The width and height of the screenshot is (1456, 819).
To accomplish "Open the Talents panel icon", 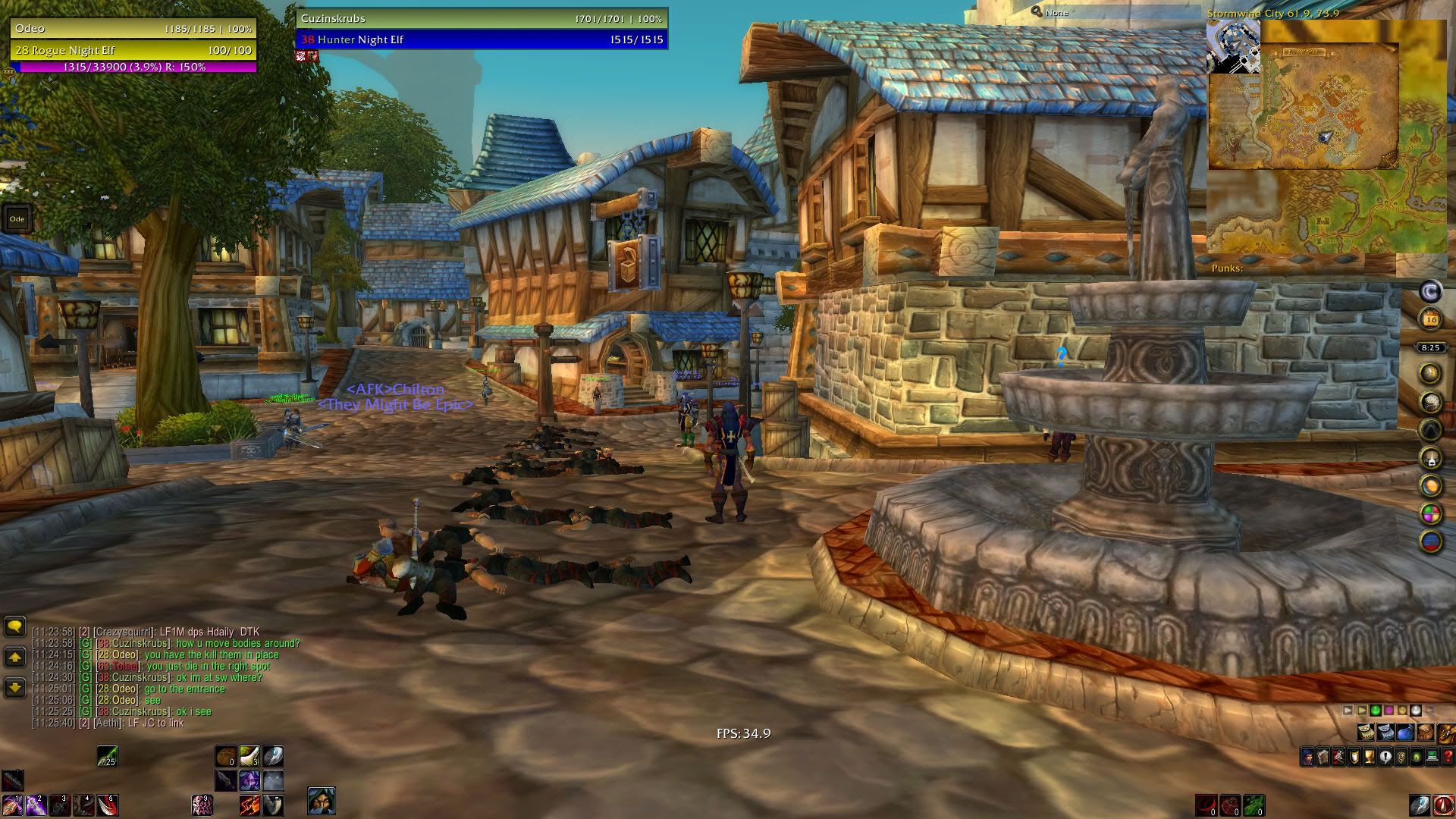I will [1338, 756].
